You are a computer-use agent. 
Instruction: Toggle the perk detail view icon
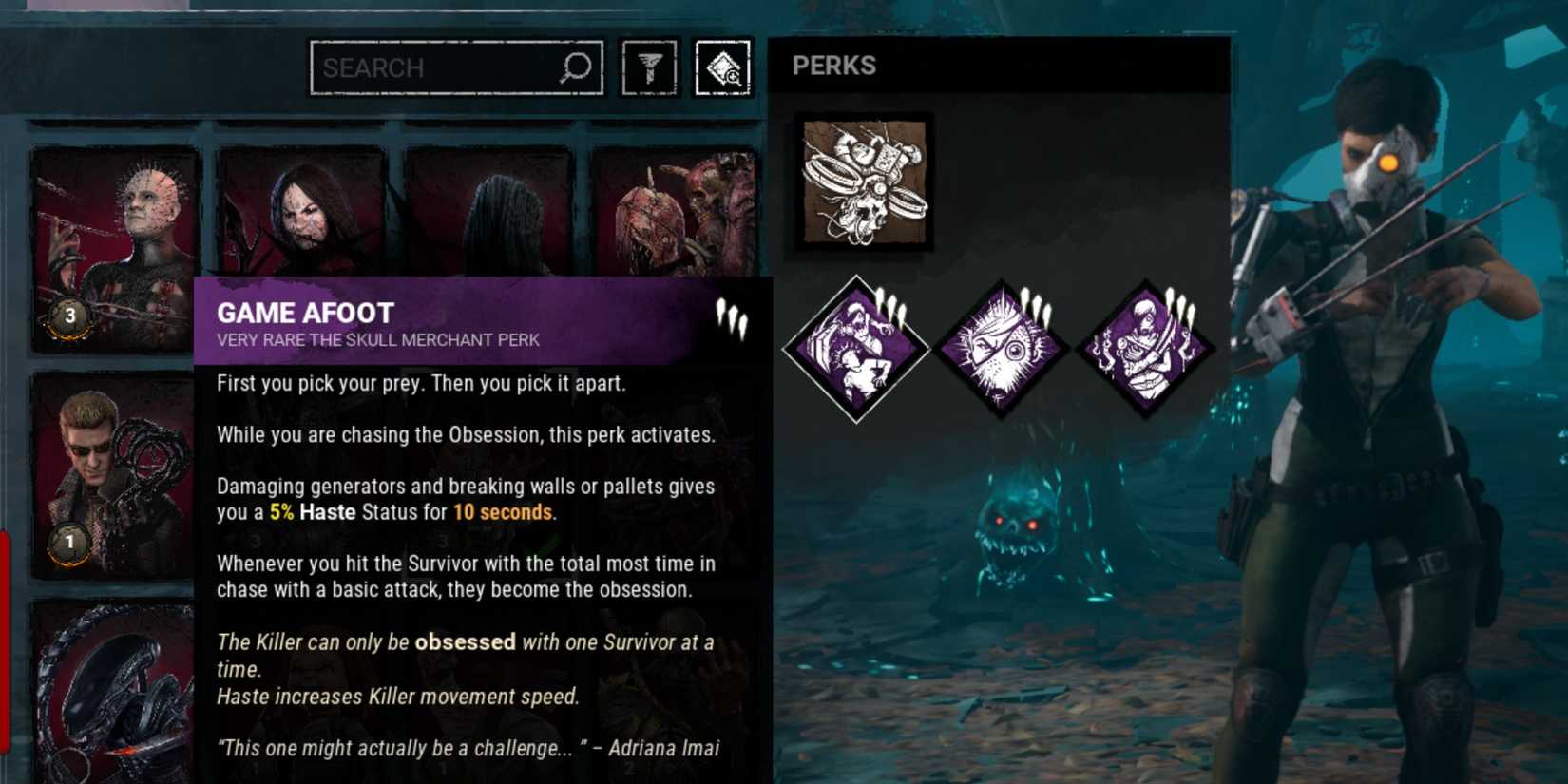coord(722,67)
